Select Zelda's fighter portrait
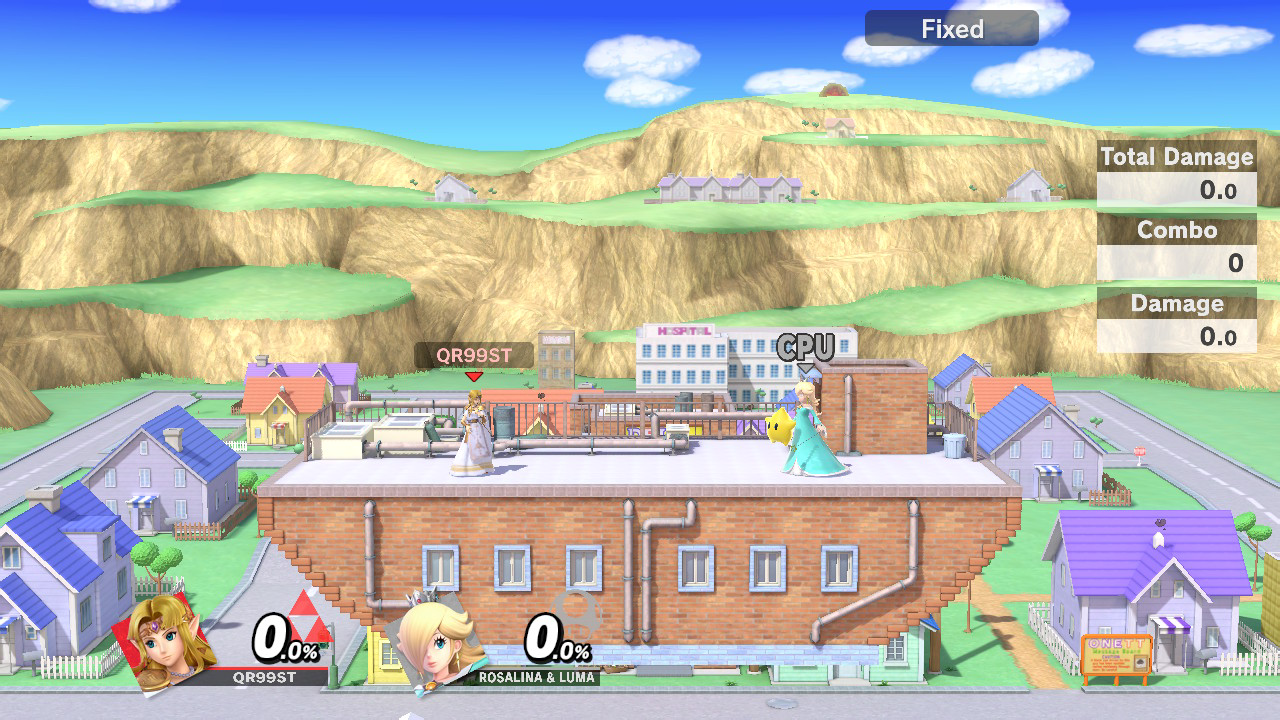This screenshot has width=1280, height=720. pos(164,638)
